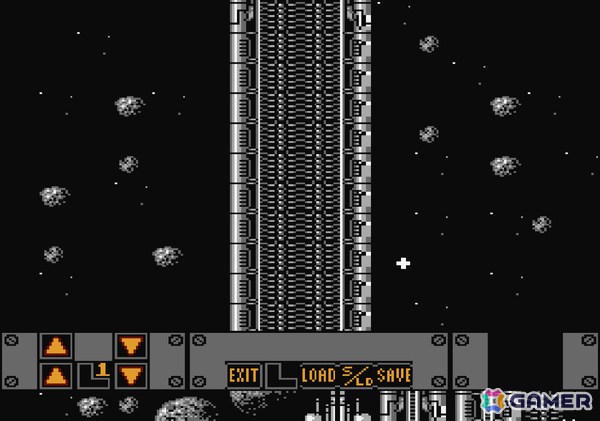This screenshot has width=600, height=421.
Task: Select the L-shaped icon between EXIT and LOAD
Action: pyautogui.click(x=280, y=375)
